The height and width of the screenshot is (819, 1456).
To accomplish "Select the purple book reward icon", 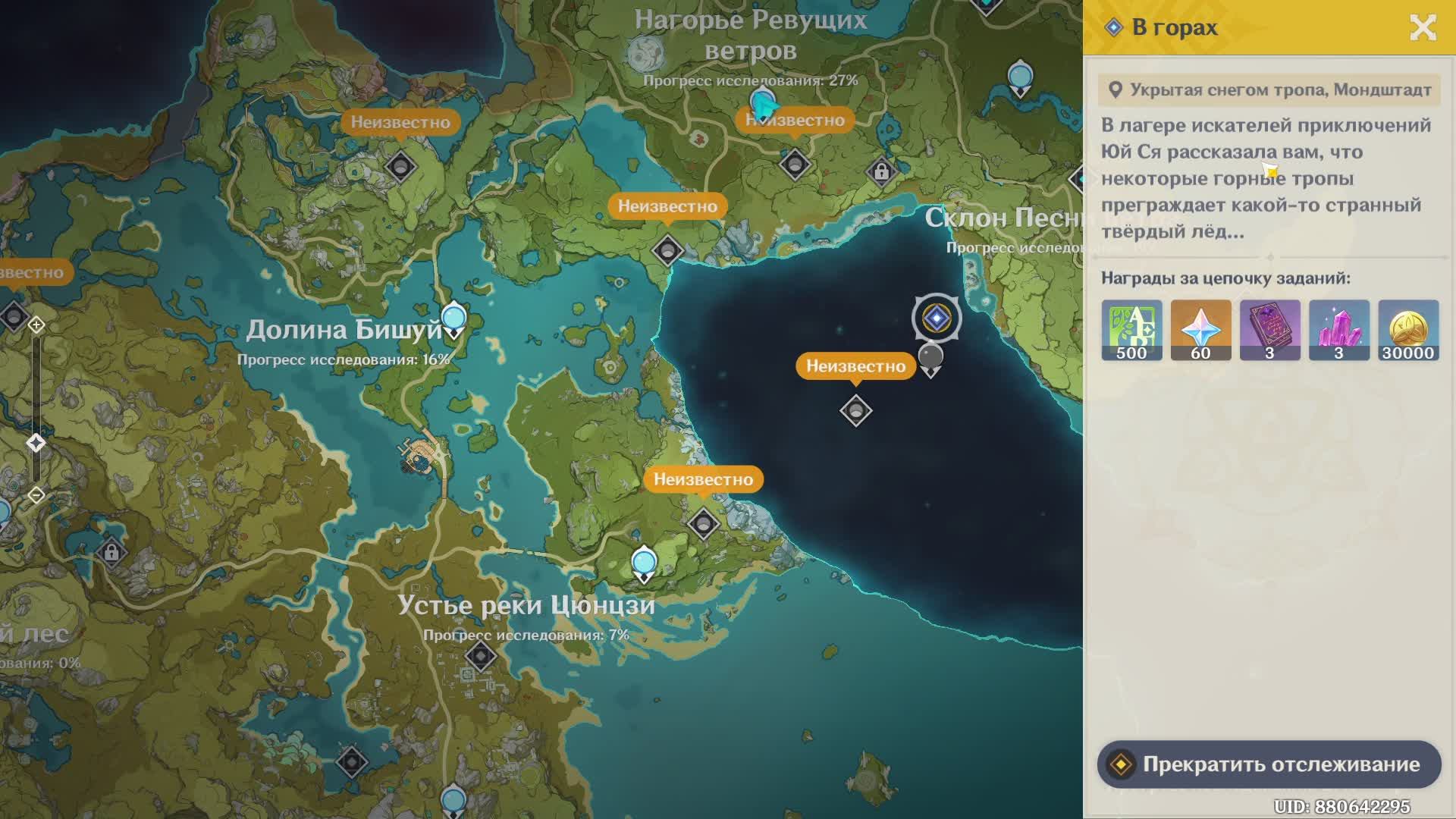I will pos(1269,330).
